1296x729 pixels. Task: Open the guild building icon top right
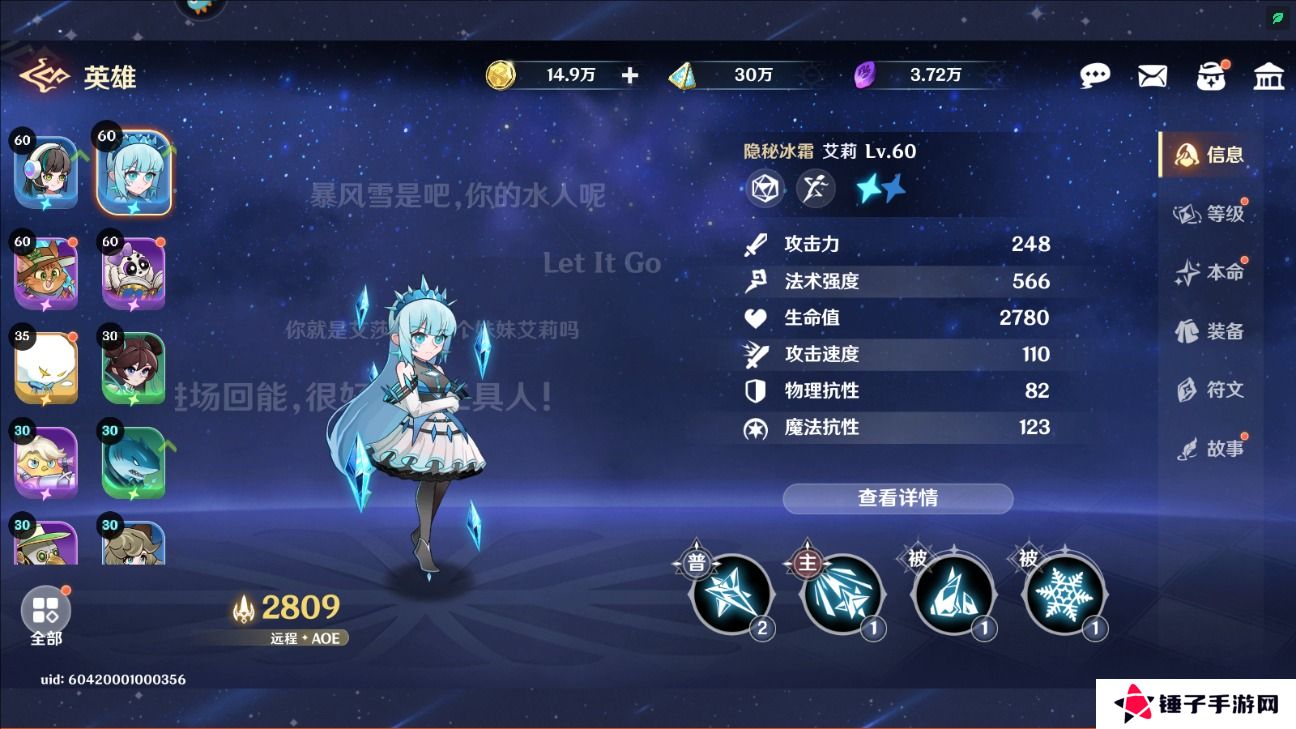coord(1269,74)
